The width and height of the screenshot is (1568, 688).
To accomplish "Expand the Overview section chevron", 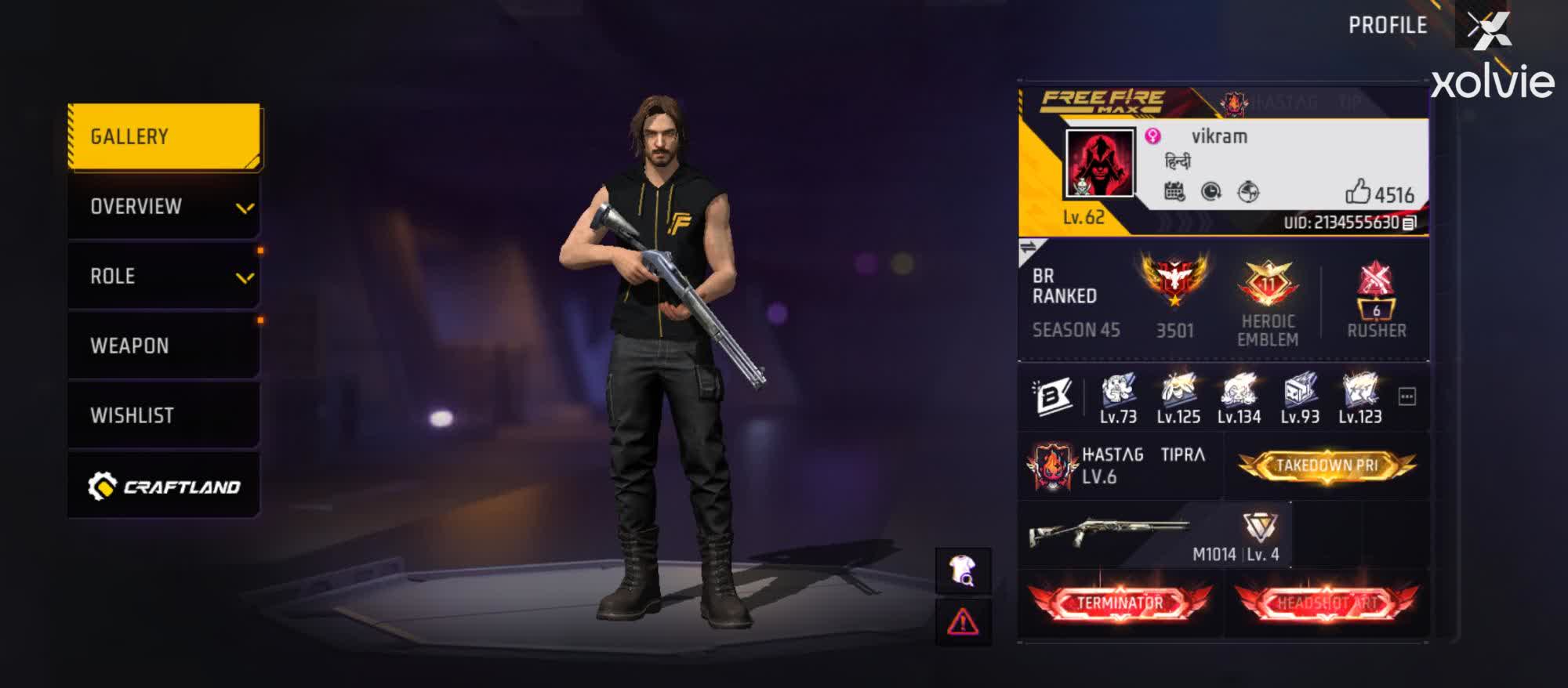I will click(x=245, y=208).
